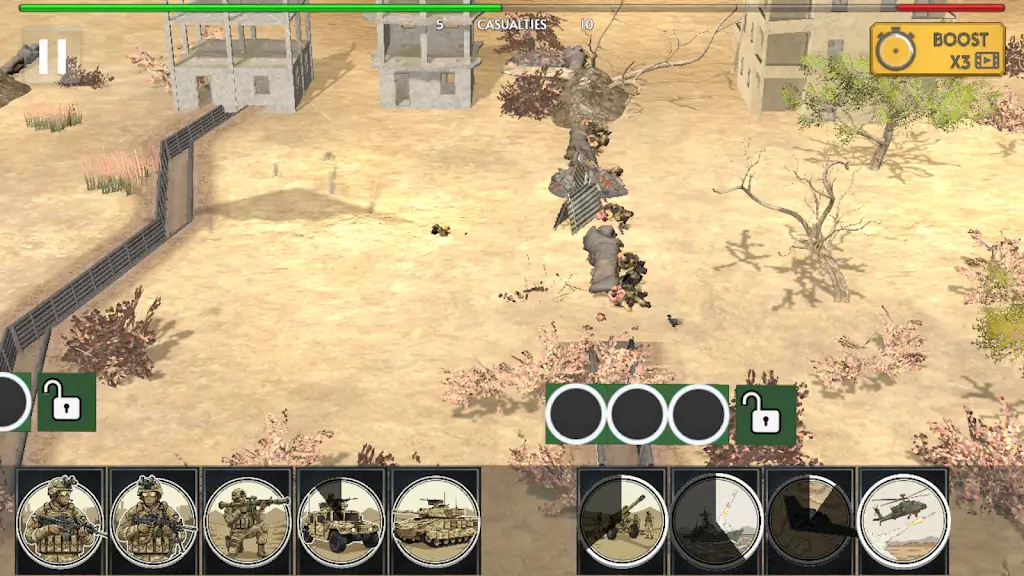1024x576 pixels.
Task: Unlock the padlock beside the three empty slots
Action: (x=765, y=414)
